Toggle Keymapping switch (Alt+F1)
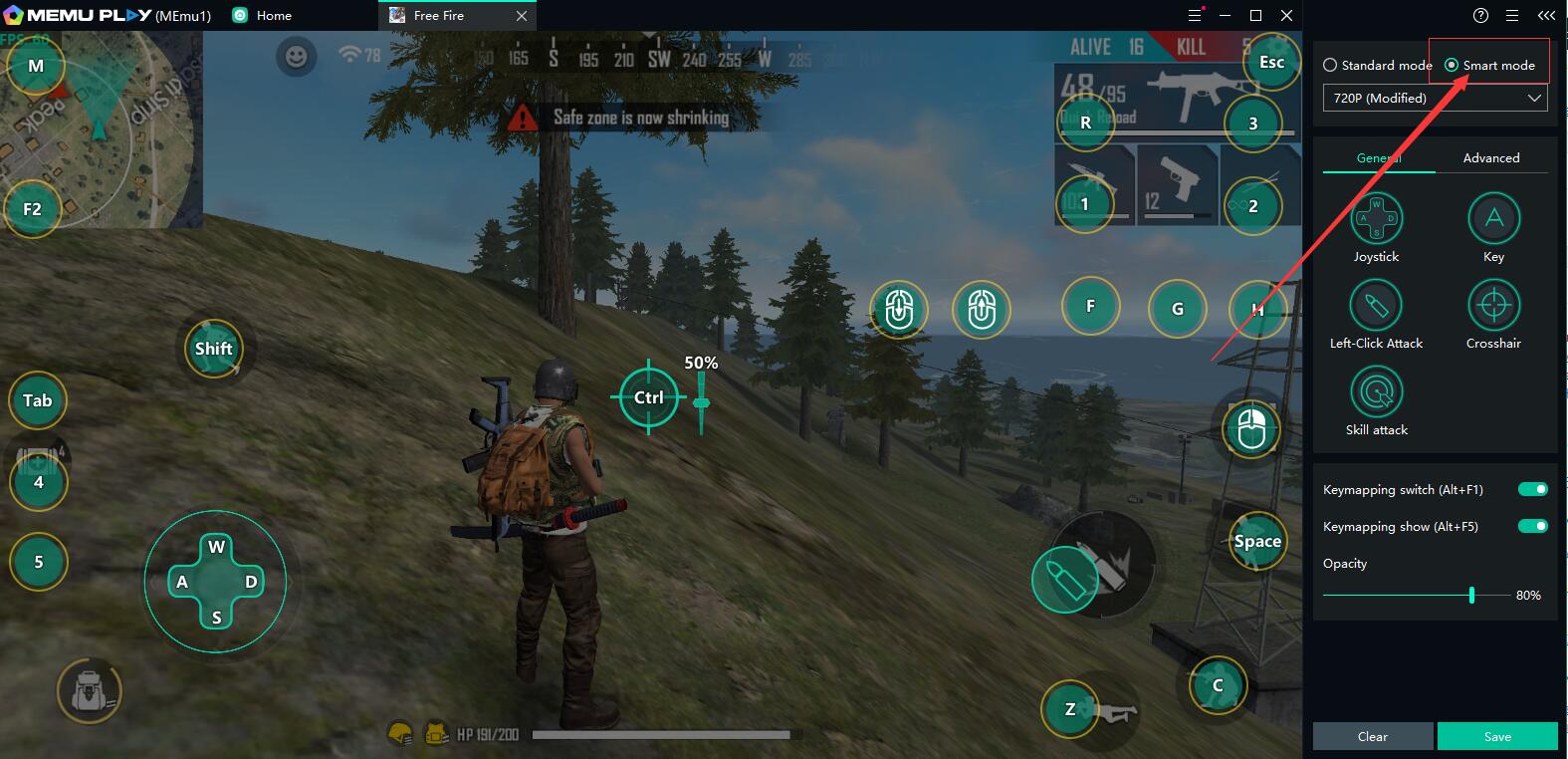1568x759 pixels. click(1532, 489)
